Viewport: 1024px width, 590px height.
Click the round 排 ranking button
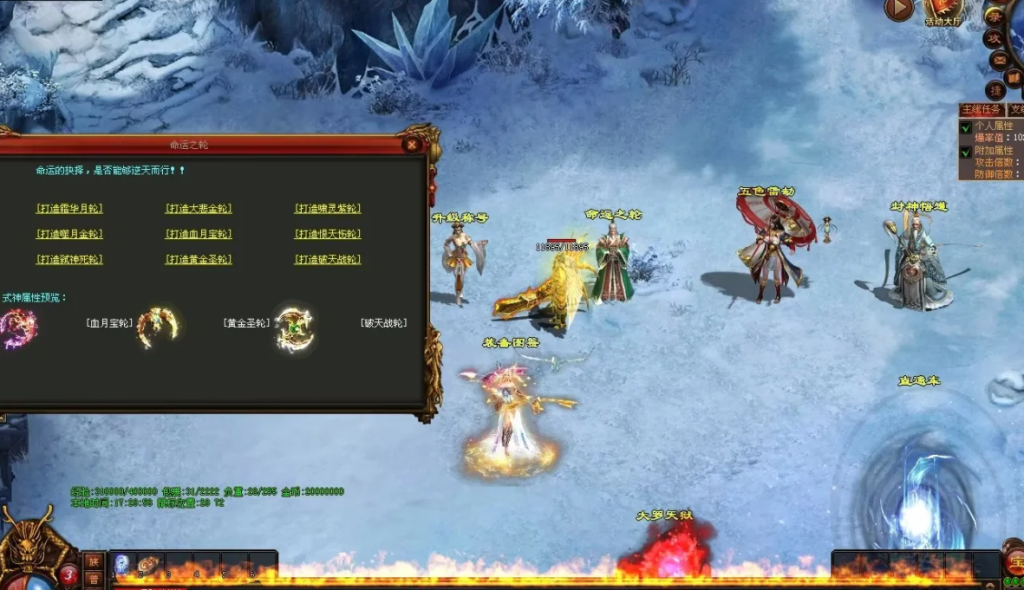pos(996,88)
